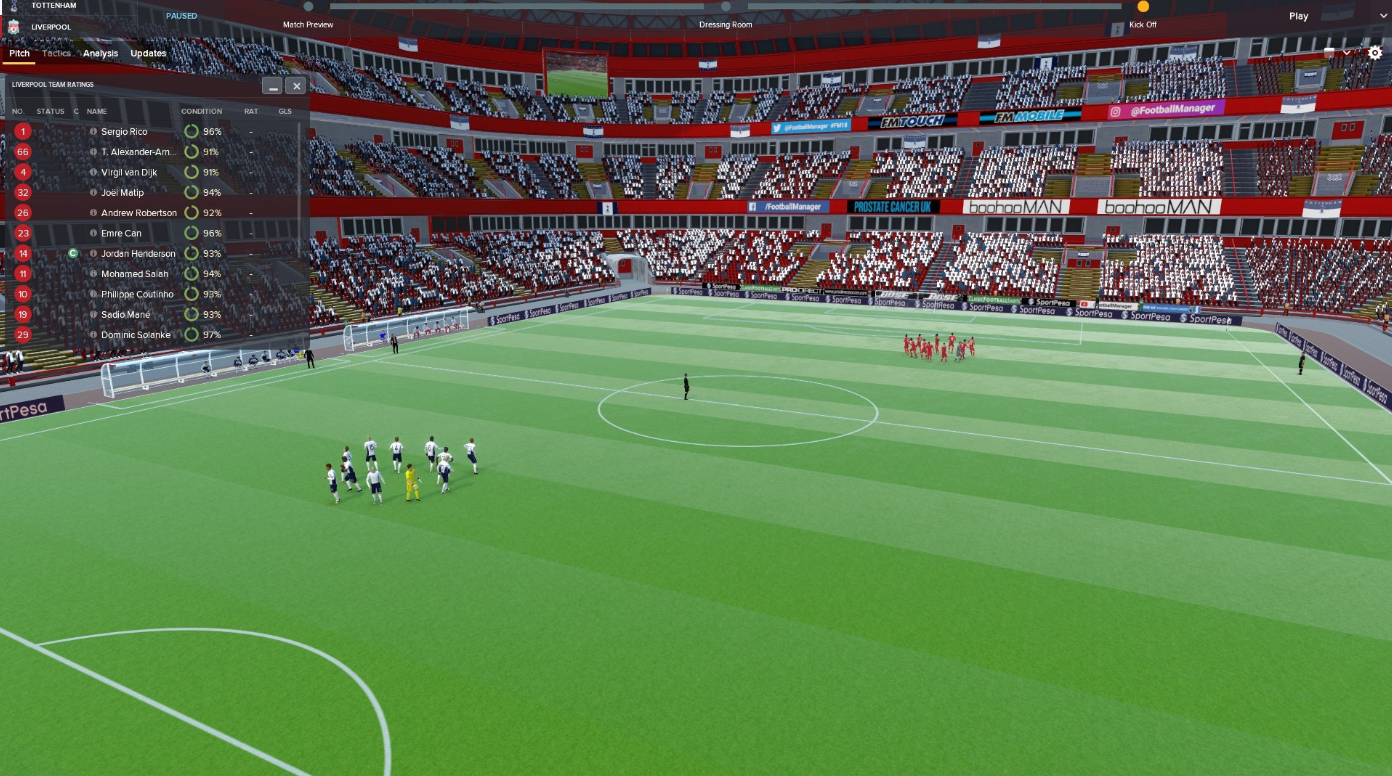Open the Pitch tab
The width and height of the screenshot is (1392, 776).
pos(19,54)
